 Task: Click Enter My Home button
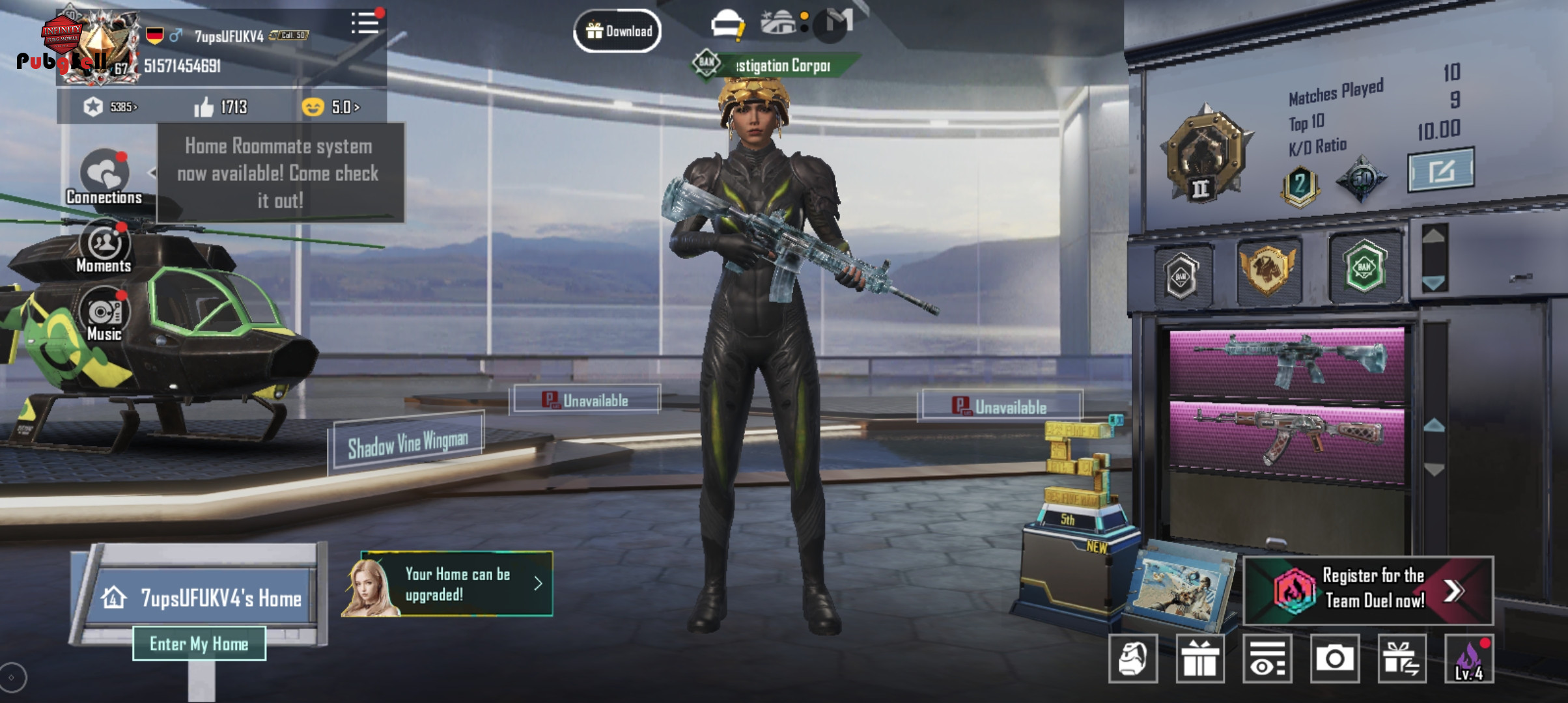(199, 644)
